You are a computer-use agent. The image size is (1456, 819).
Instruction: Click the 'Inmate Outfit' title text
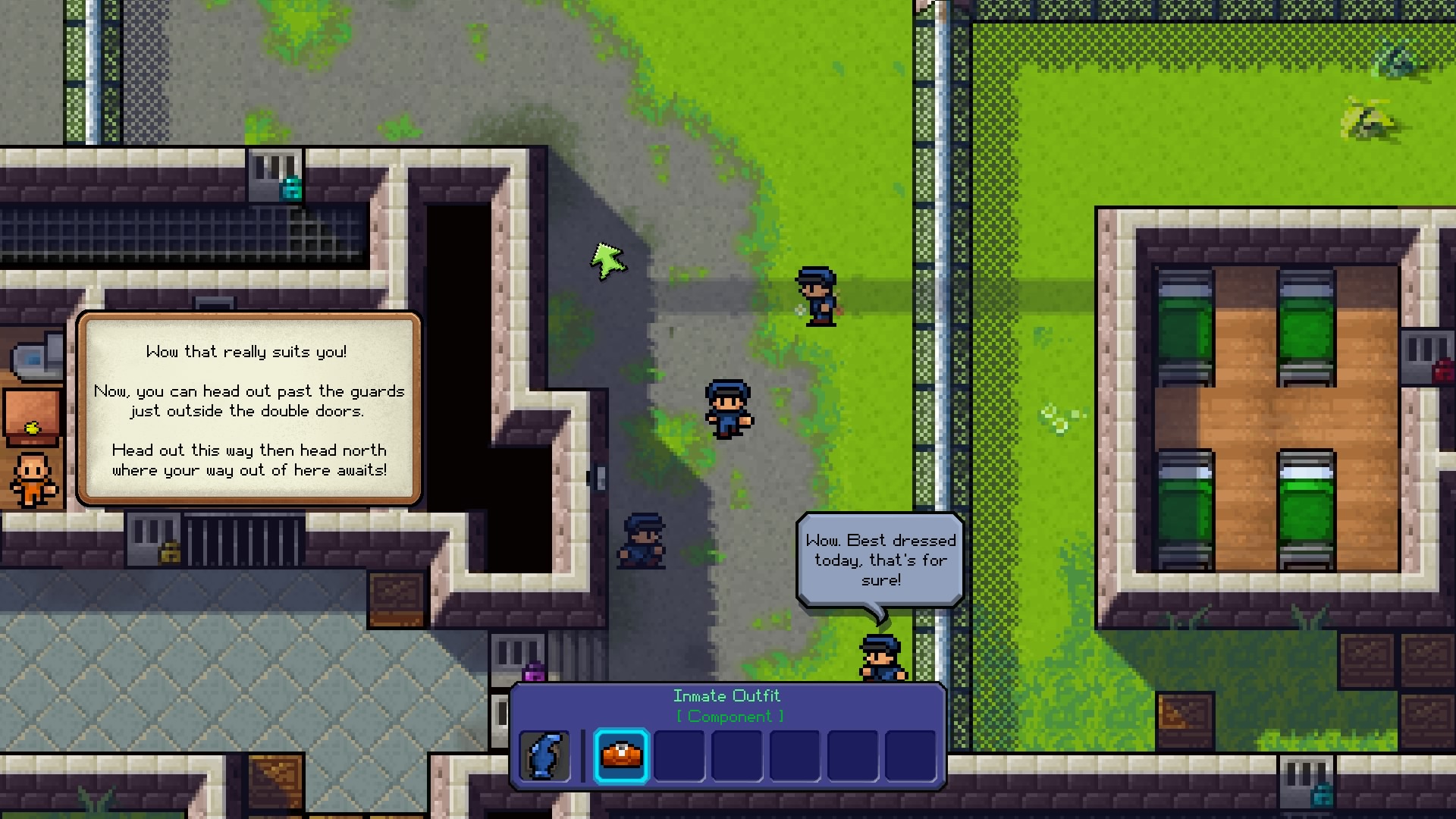tap(726, 695)
